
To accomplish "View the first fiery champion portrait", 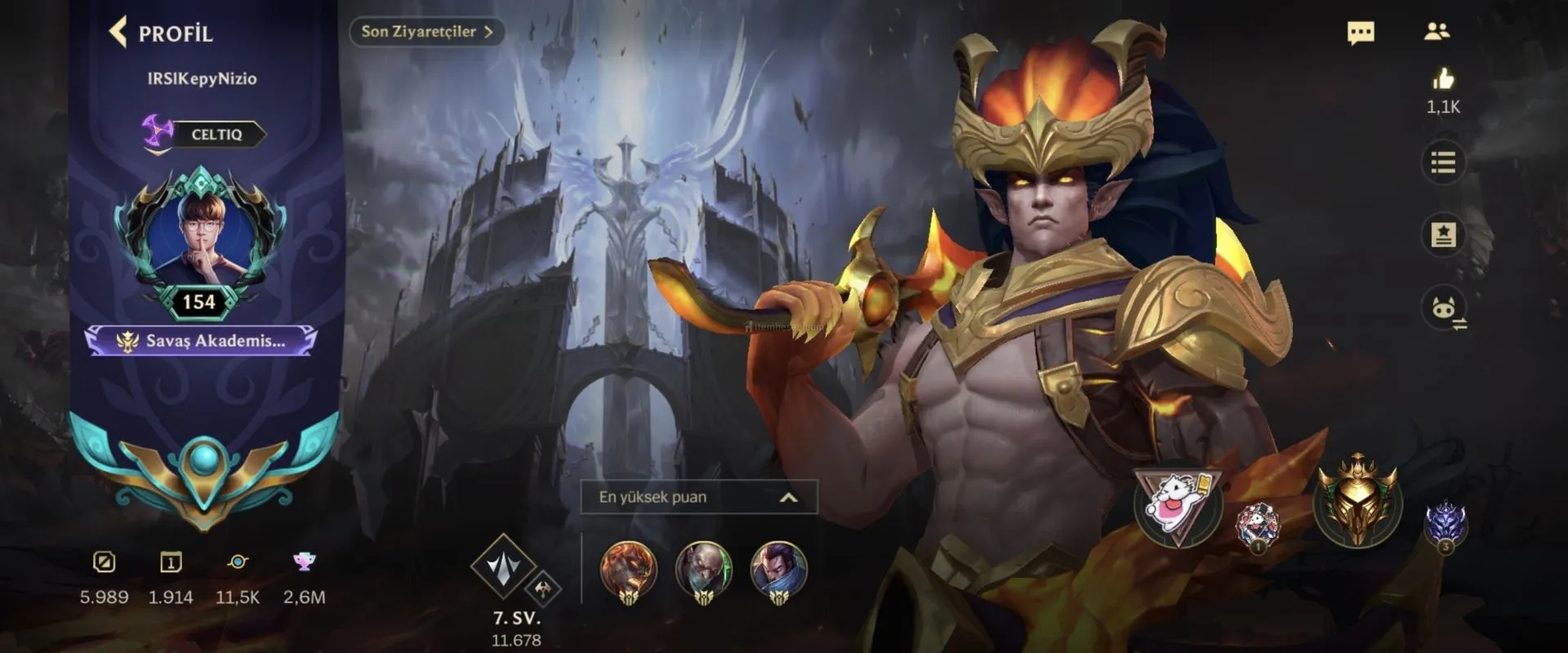I will click(x=628, y=570).
